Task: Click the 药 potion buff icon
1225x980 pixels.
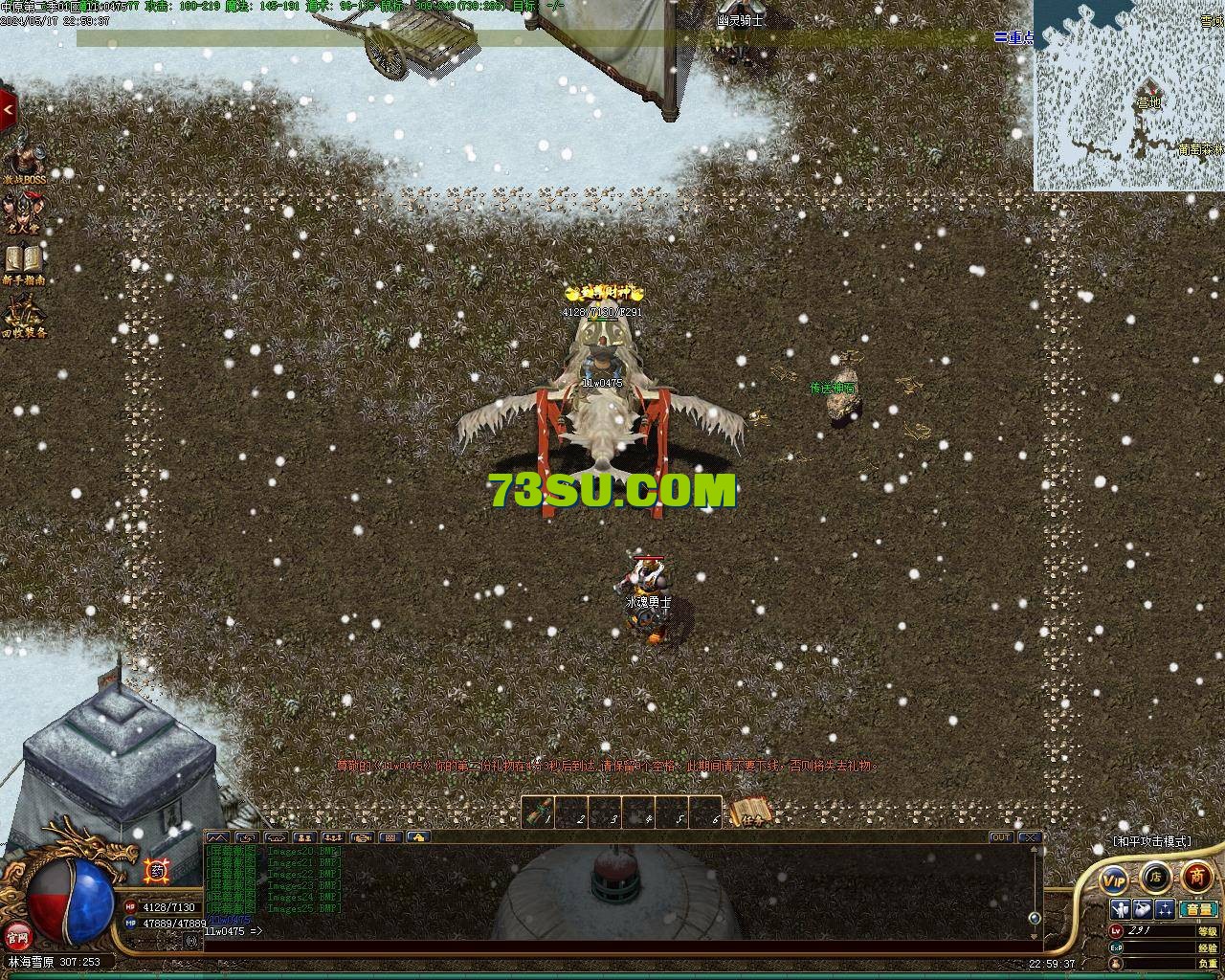Action: (x=156, y=871)
